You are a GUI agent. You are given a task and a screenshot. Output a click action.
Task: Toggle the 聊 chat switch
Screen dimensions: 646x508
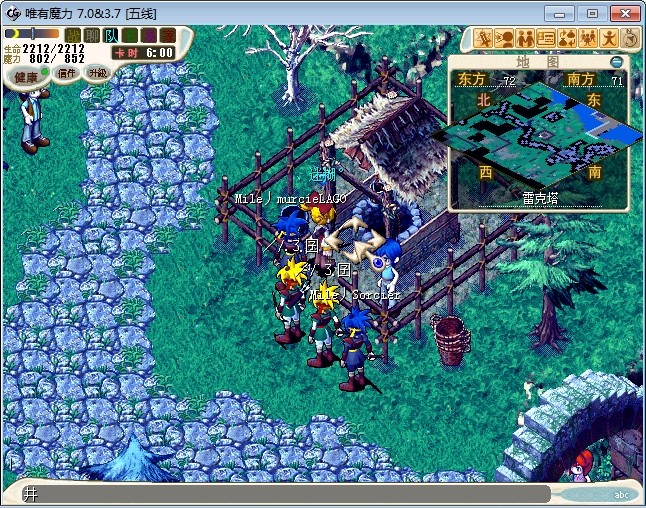tap(91, 36)
